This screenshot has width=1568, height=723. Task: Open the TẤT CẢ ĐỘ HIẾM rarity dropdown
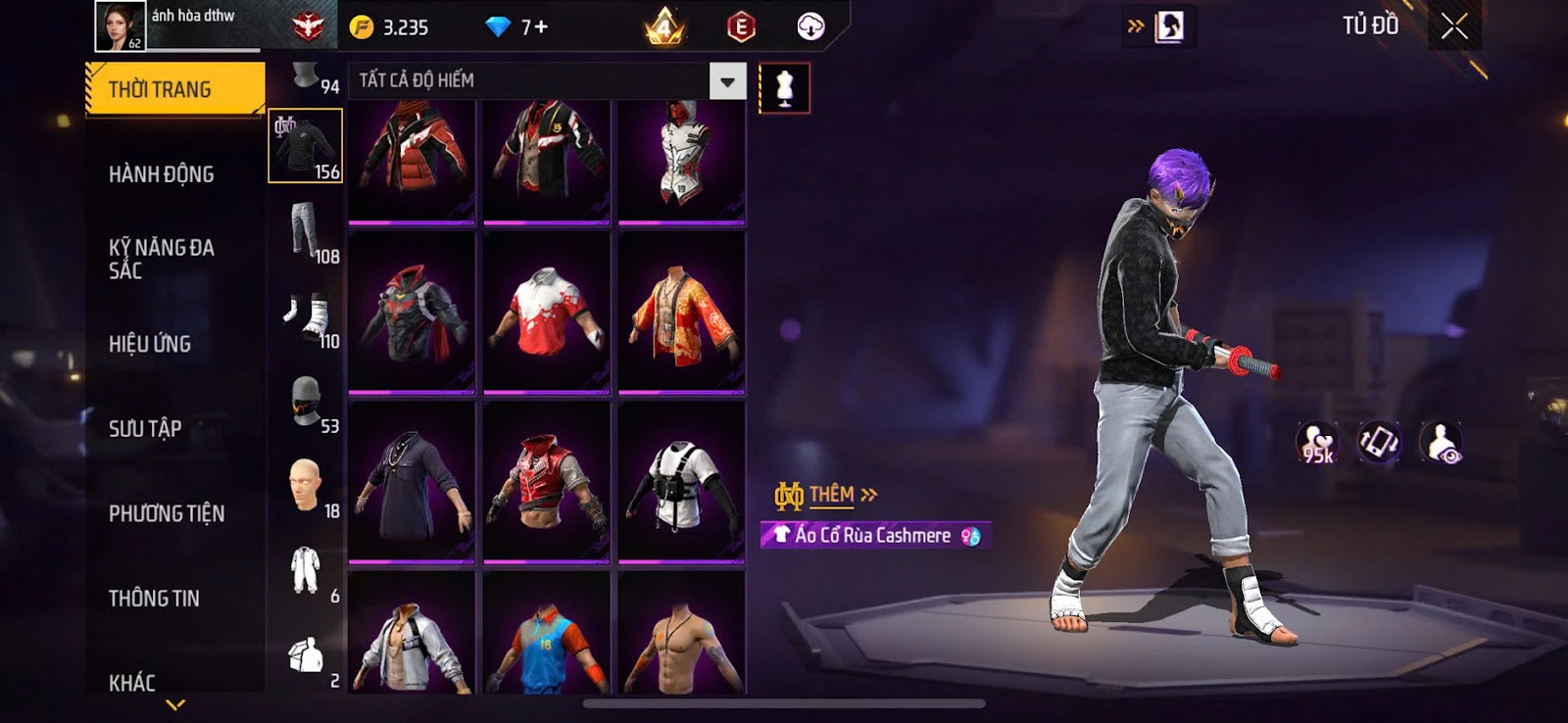(x=727, y=81)
